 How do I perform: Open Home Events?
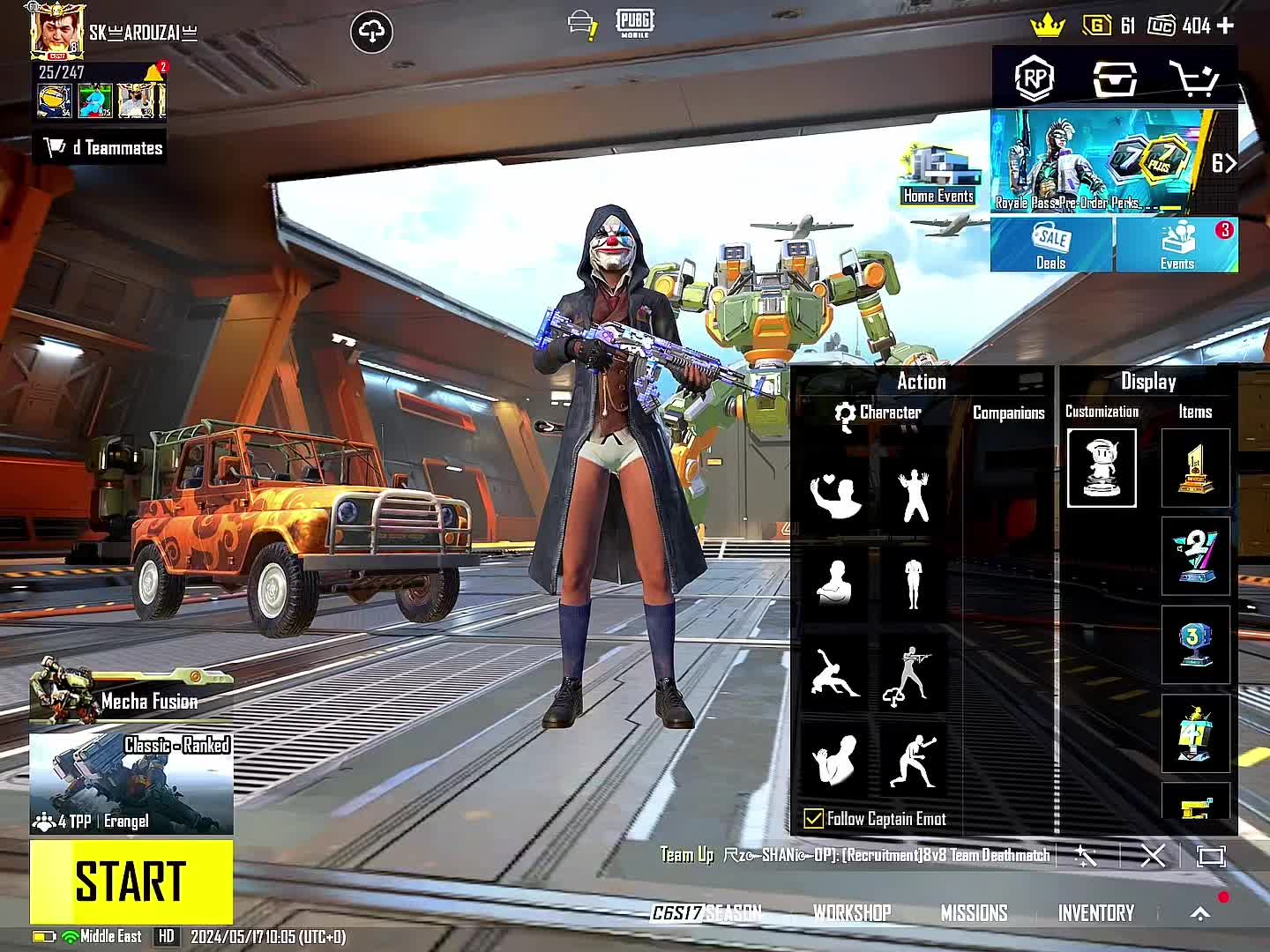click(x=938, y=176)
